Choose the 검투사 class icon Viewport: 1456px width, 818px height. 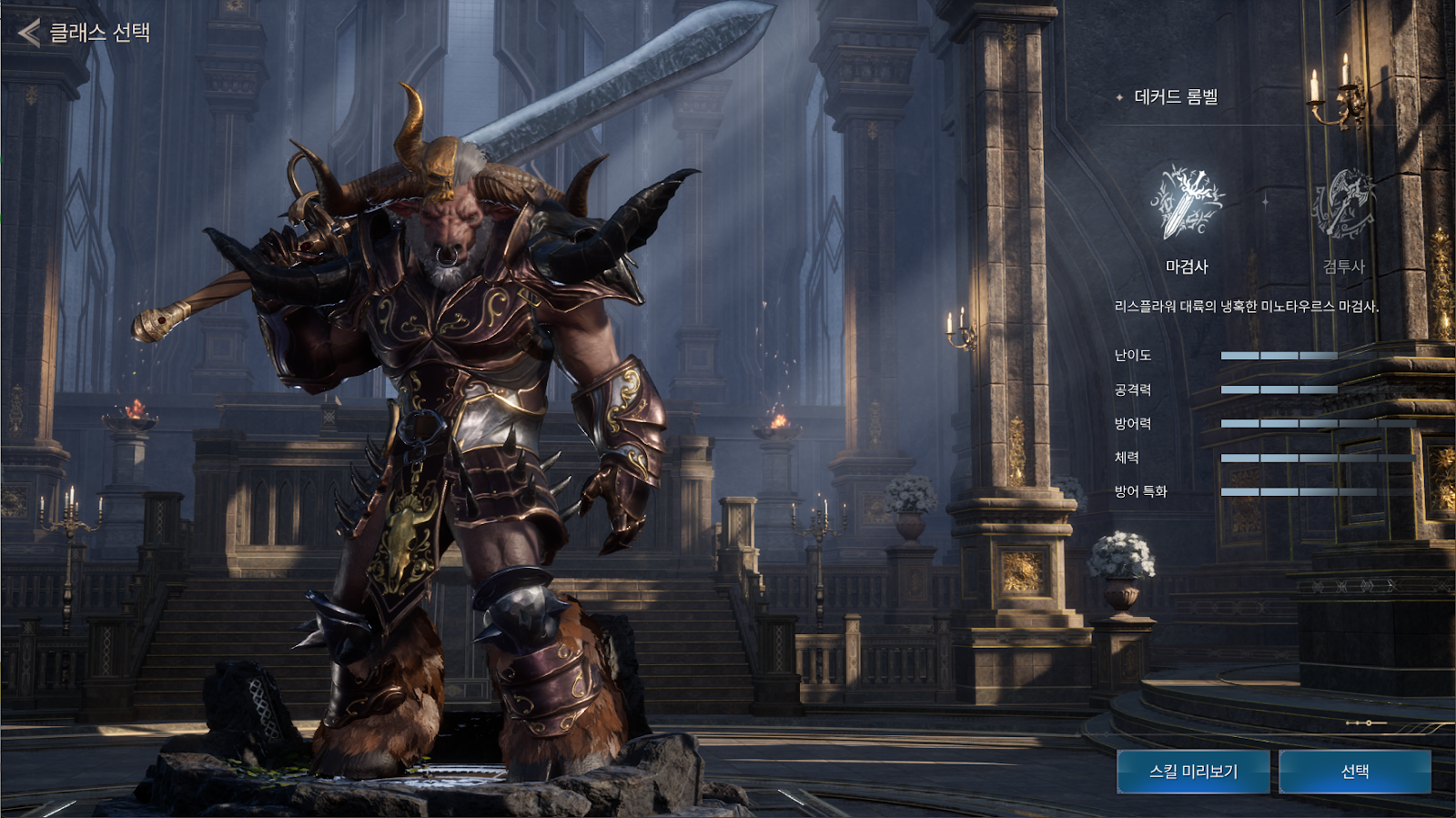(1343, 204)
